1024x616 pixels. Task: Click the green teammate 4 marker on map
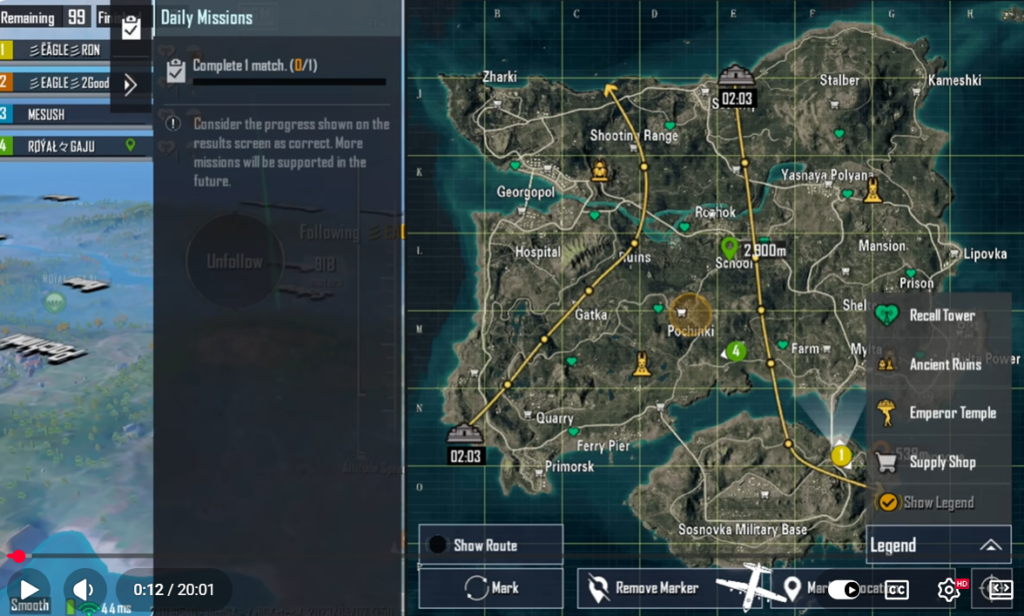click(736, 351)
